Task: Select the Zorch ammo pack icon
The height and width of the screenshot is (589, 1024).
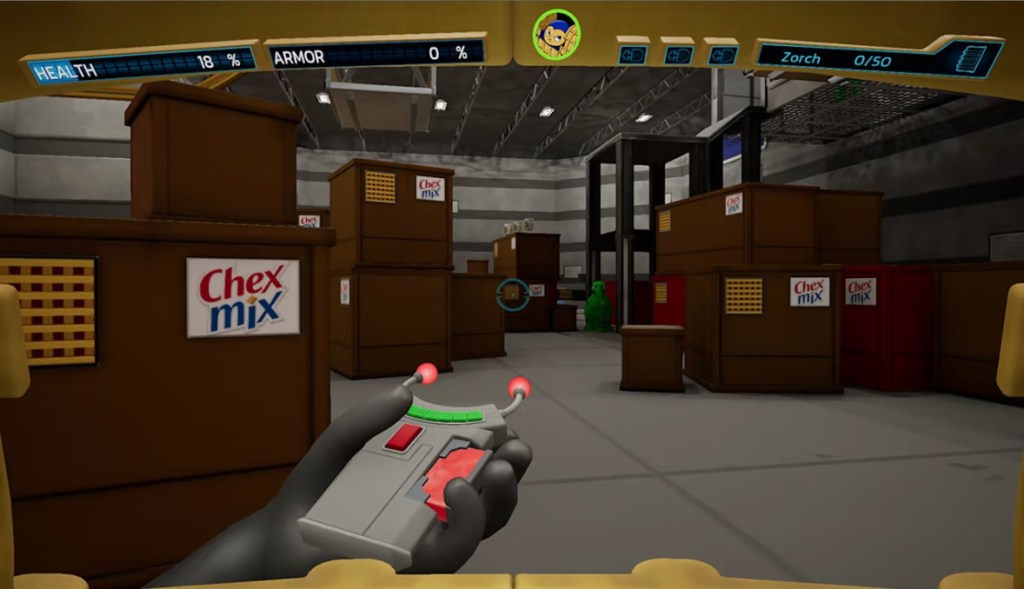Action: point(970,59)
